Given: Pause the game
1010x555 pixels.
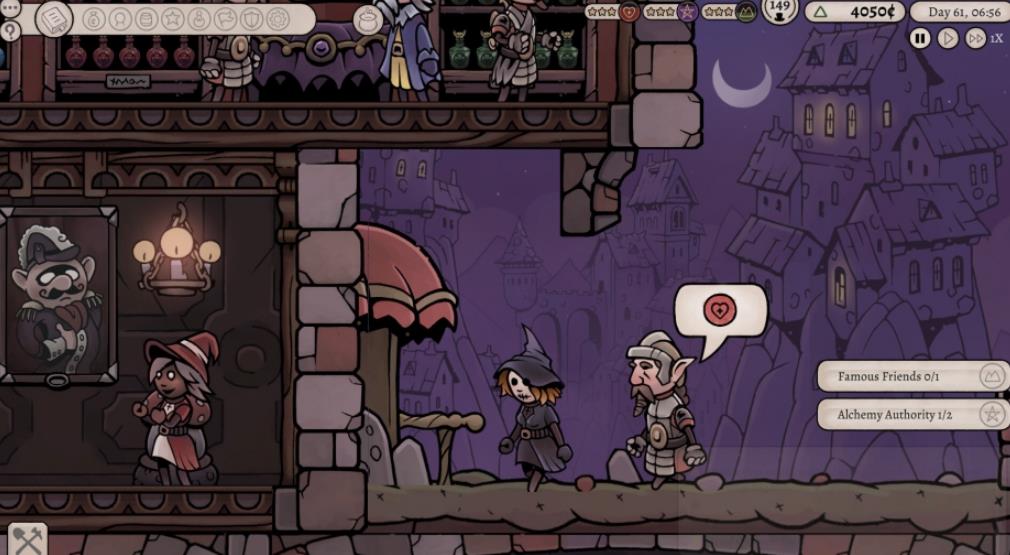Looking at the screenshot, I should [x=920, y=38].
